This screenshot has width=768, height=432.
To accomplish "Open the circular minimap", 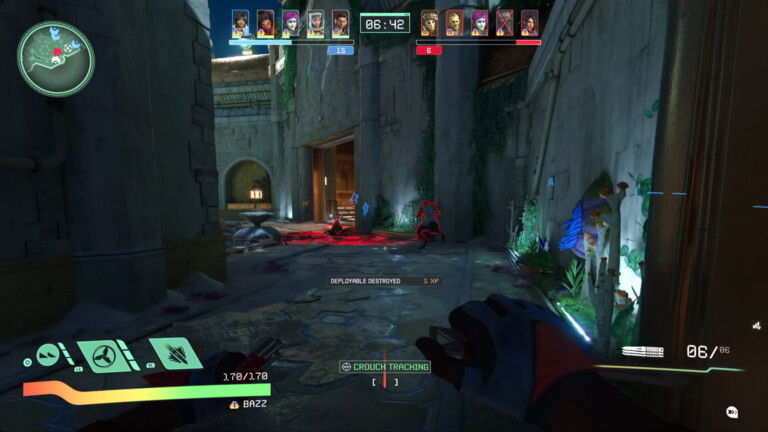I will (x=55, y=59).
